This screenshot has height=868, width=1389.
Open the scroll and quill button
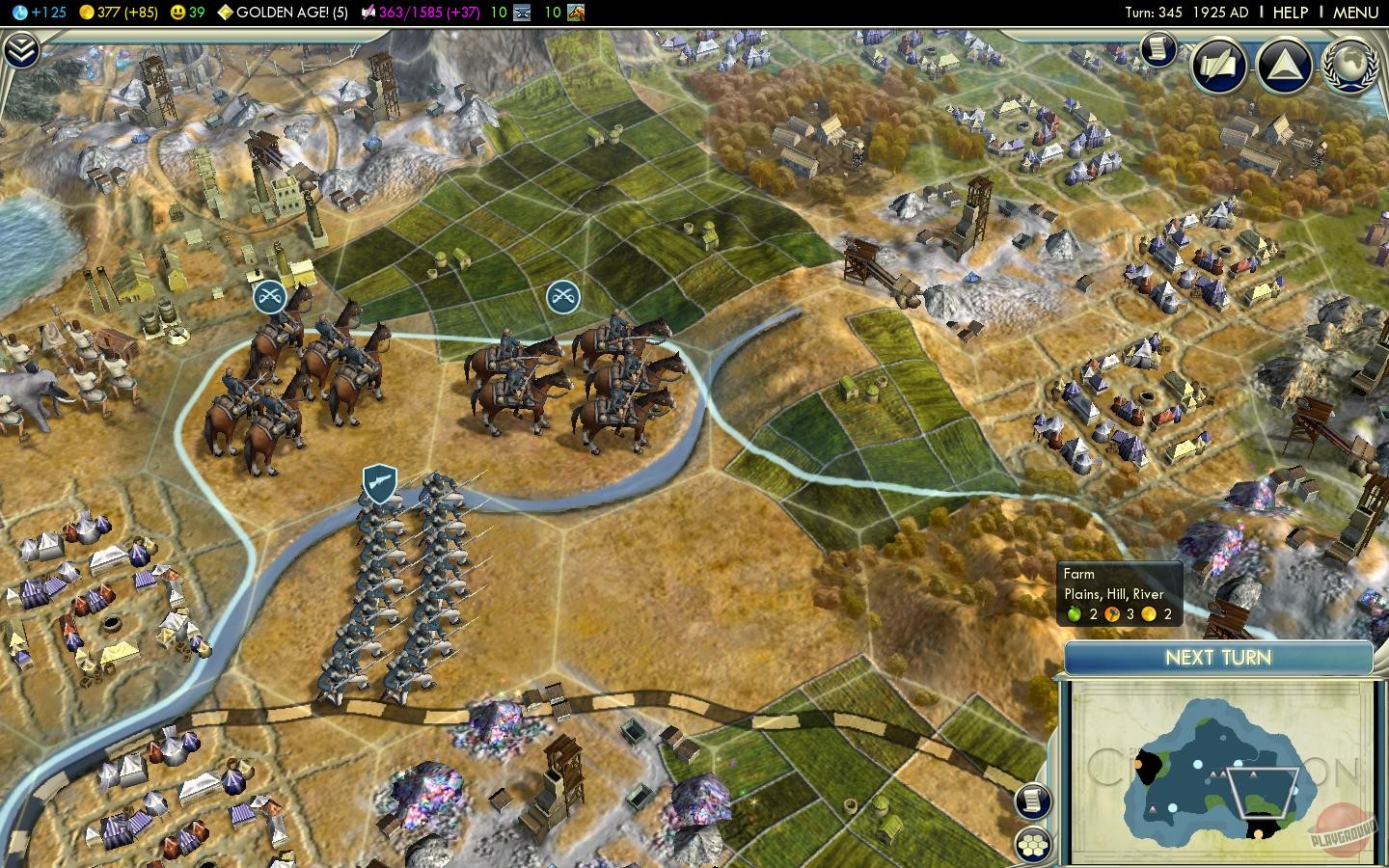1219,66
